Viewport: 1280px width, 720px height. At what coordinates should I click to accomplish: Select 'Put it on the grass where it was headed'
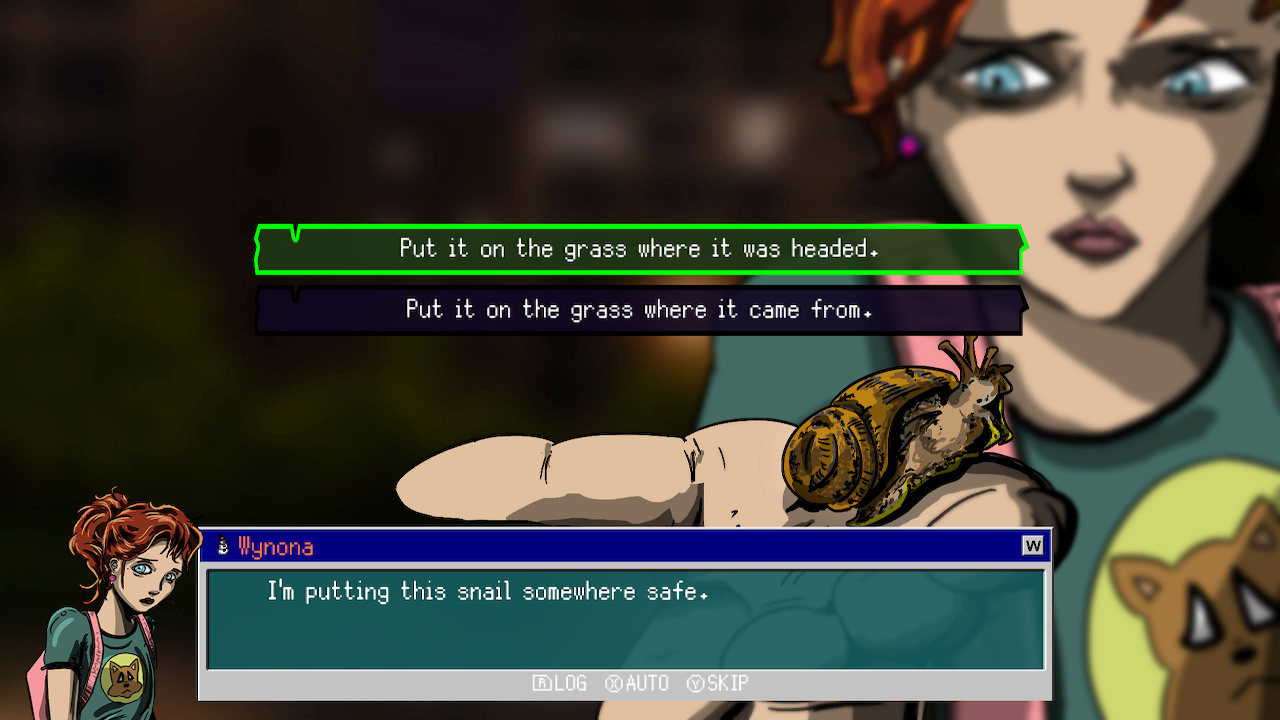(640, 249)
